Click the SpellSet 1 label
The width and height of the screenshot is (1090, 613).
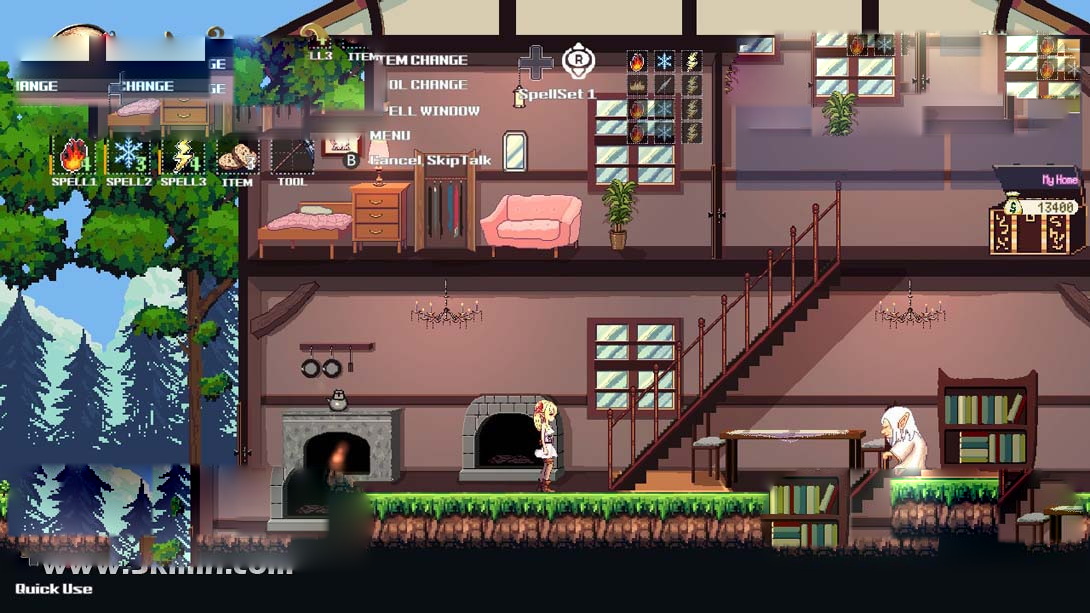pos(557,94)
